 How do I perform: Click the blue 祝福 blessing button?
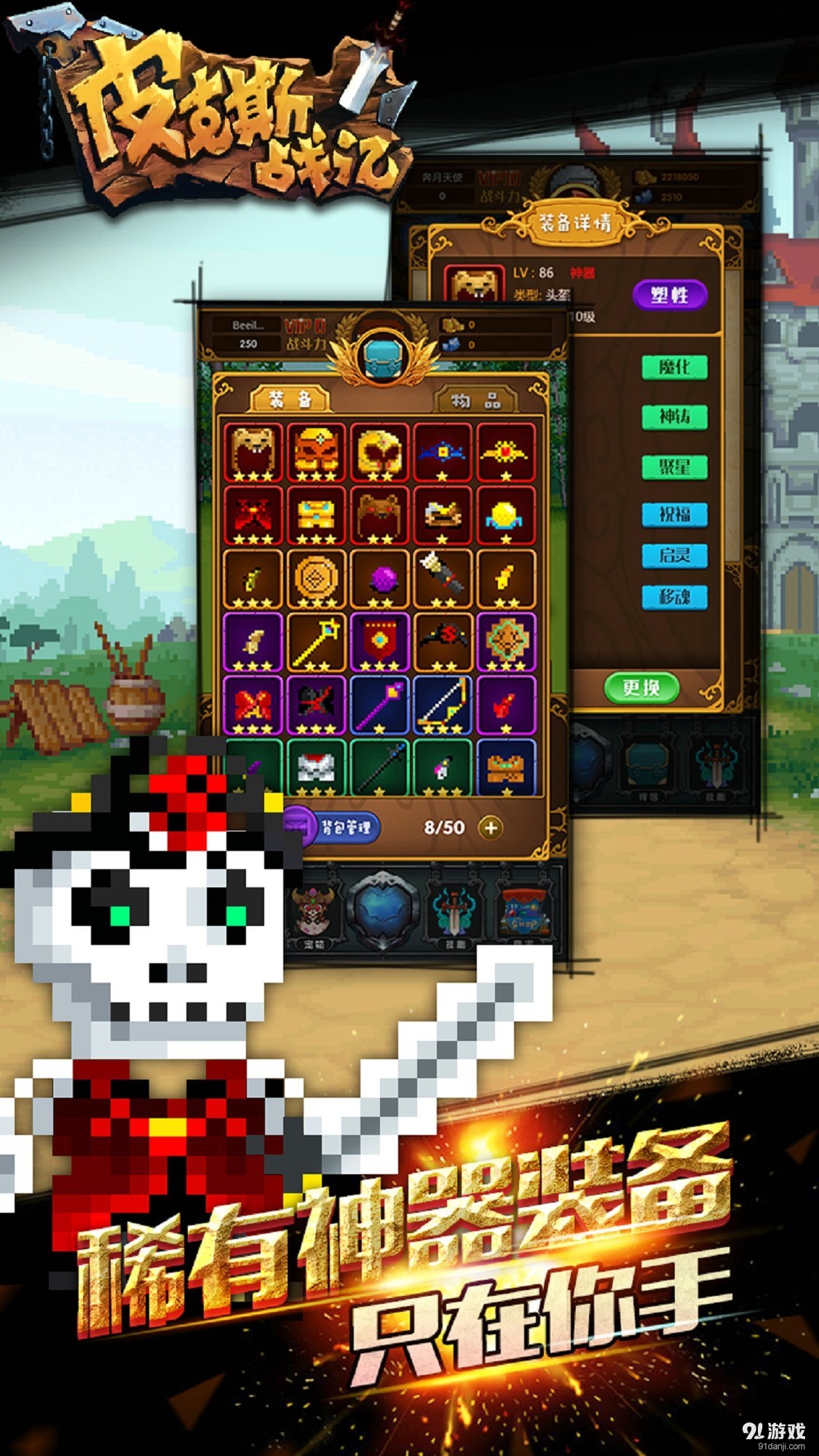point(674,514)
